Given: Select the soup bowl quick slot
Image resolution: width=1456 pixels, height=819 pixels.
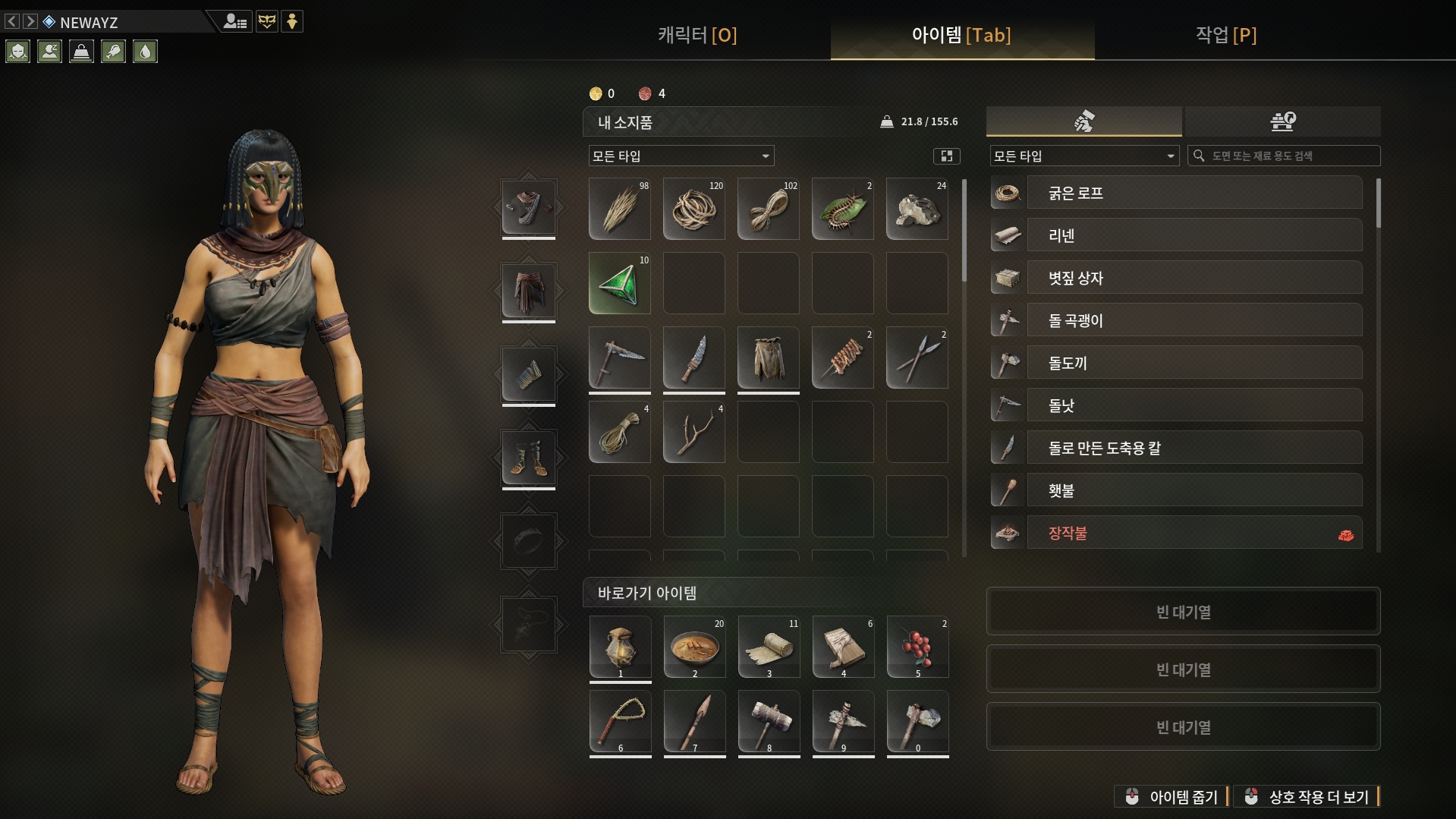Looking at the screenshot, I should [x=694, y=647].
